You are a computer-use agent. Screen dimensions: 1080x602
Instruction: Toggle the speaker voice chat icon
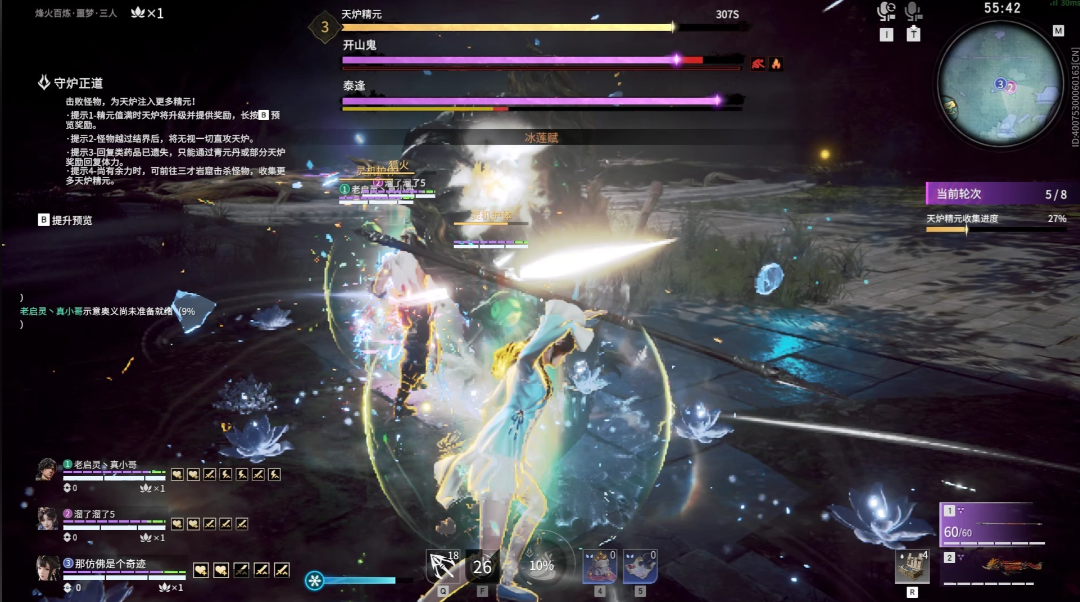point(886,12)
